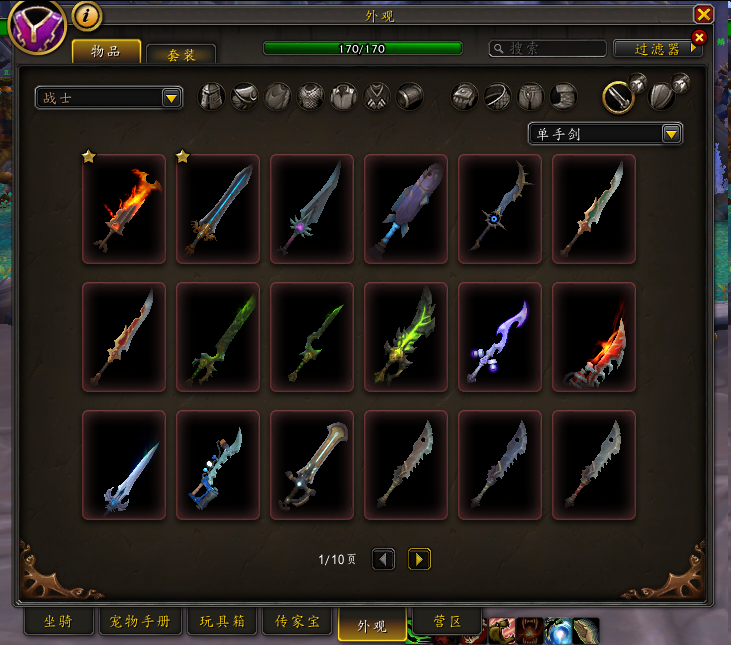This screenshot has width=731, height=645.
Task: Show the 传家宝 heirlooms tab
Action: [298, 622]
